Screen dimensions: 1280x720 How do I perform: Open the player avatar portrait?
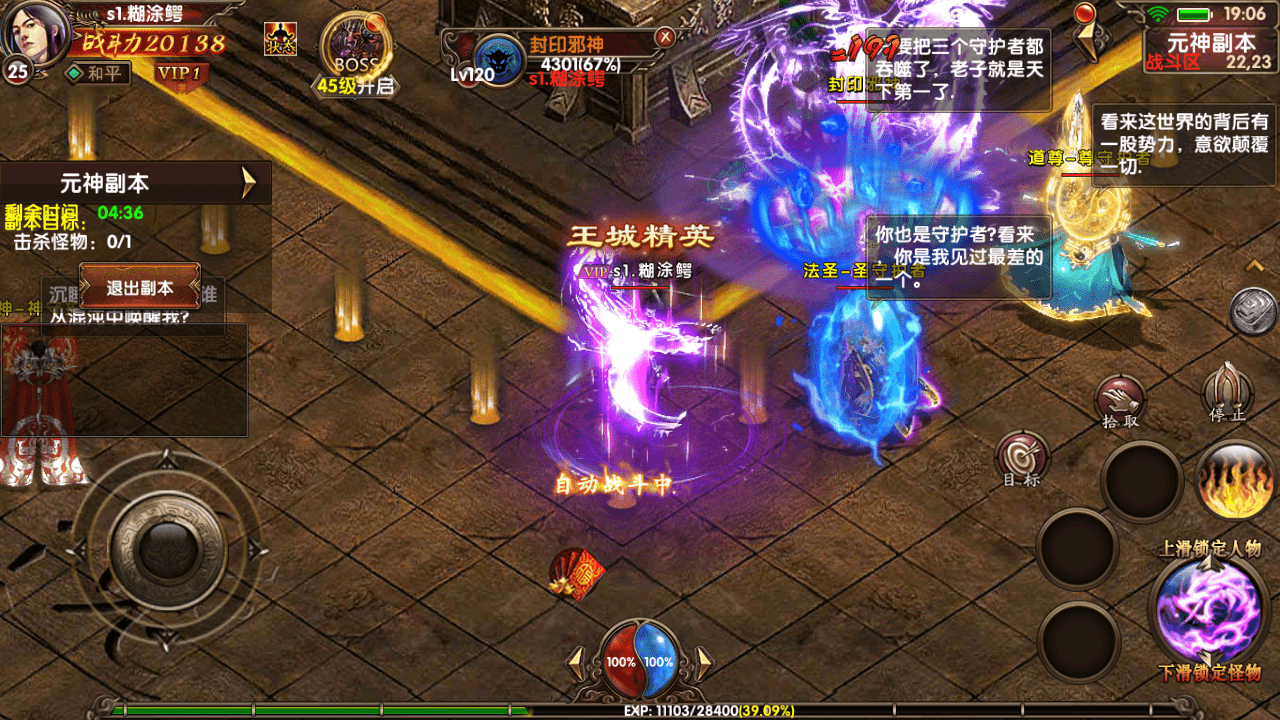pos(32,33)
